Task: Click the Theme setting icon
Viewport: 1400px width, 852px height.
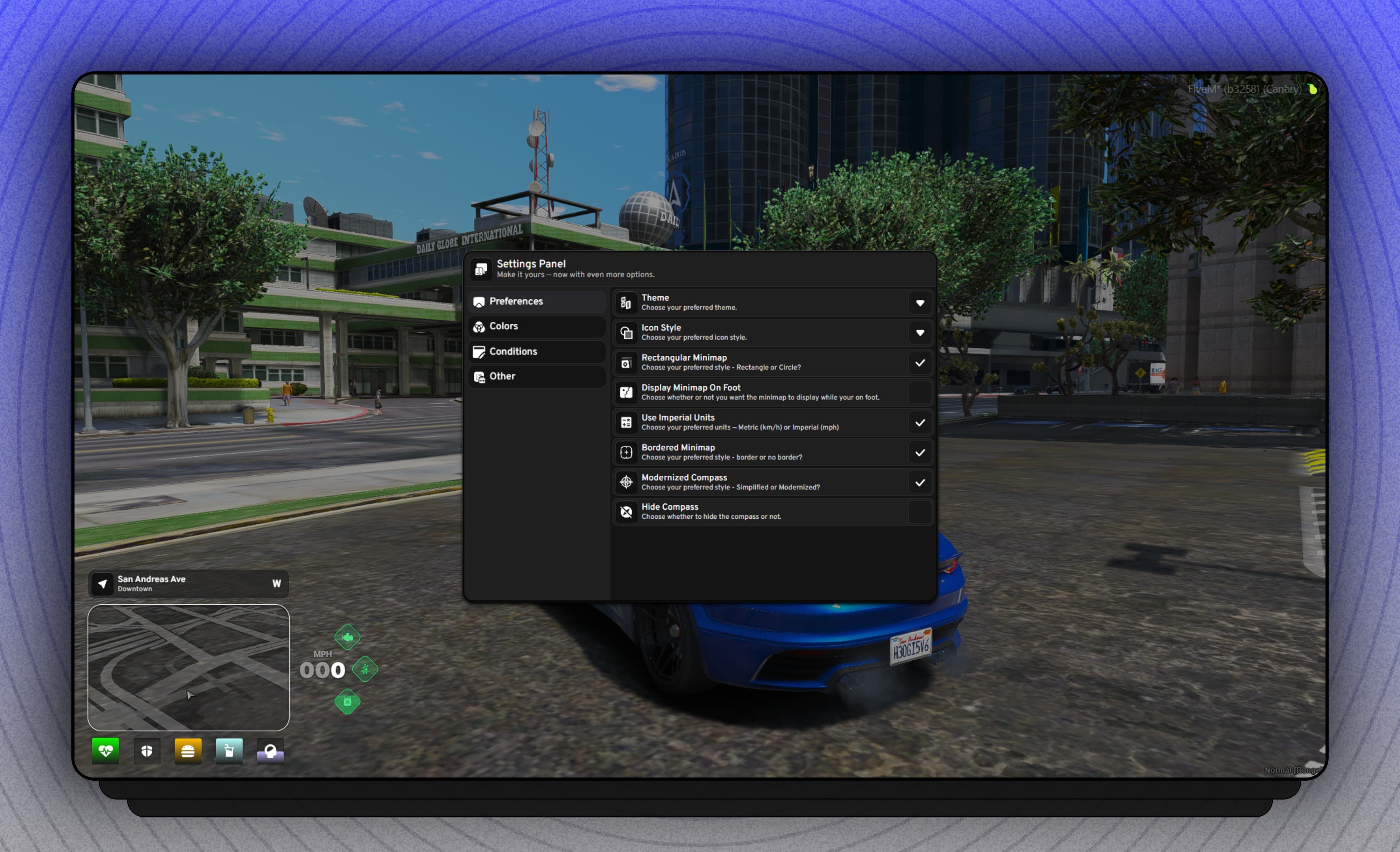Action: pyautogui.click(x=625, y=303)
